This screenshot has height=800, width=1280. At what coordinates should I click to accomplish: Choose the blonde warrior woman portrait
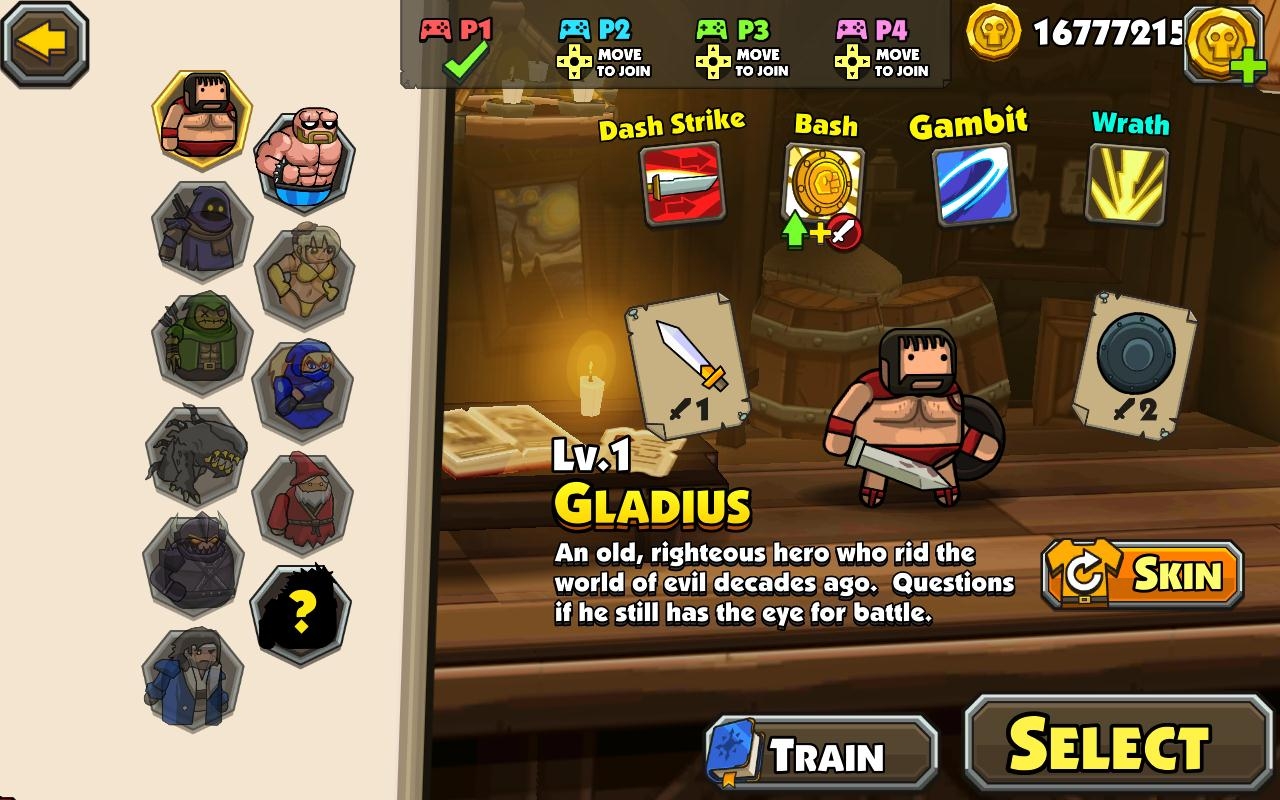pyautogui.click(x=303, y=273)
